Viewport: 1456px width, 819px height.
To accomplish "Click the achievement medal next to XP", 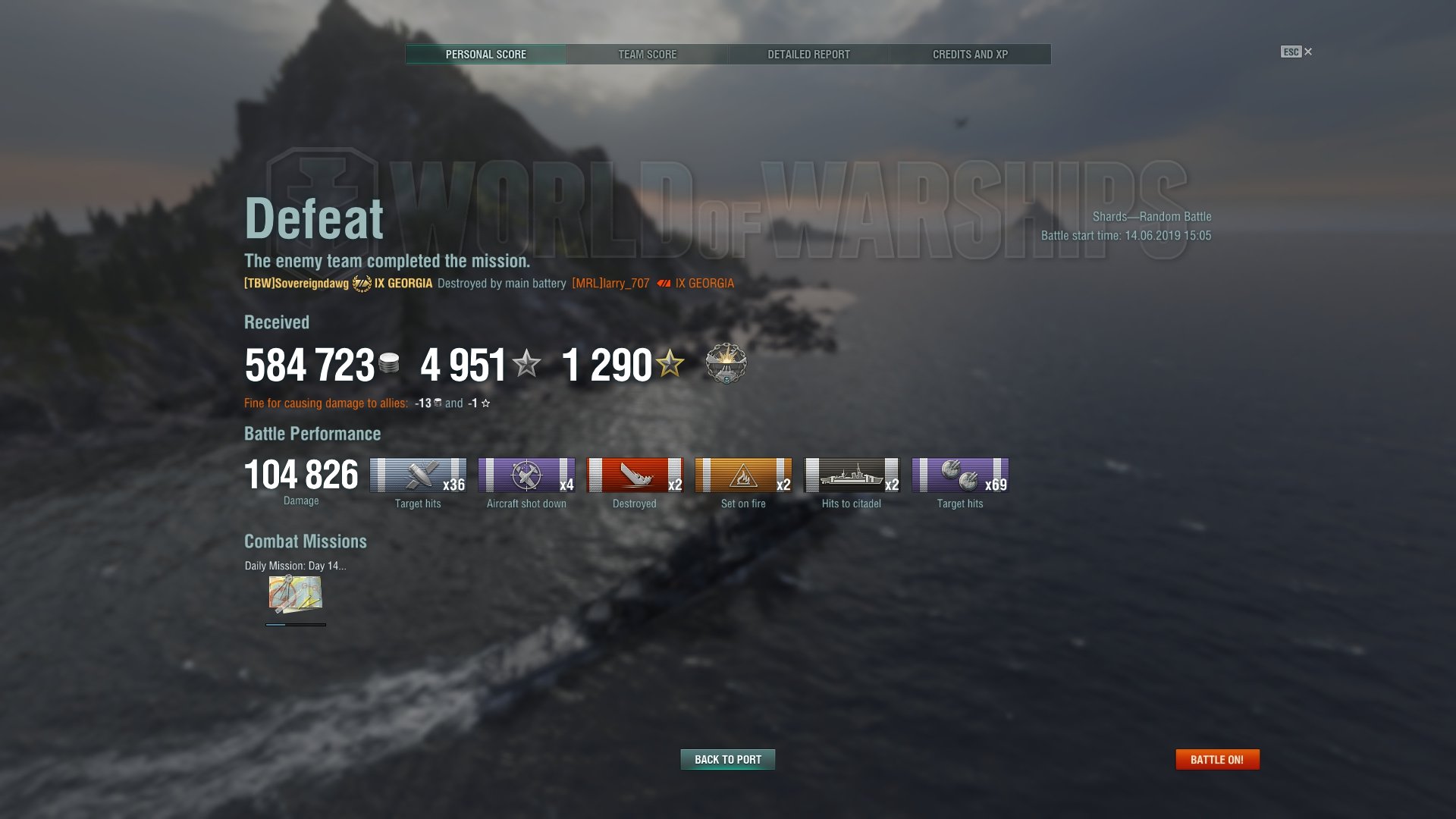I will (x=726, y=364).
